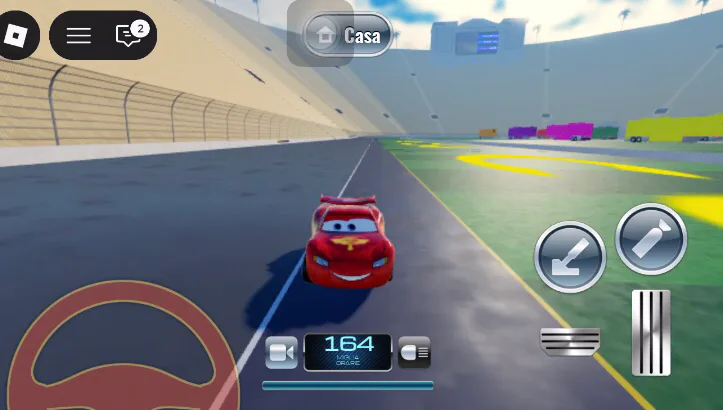This screenshot has height=410, width=723.
Task: Switch the camera view
Action: [281, 352]
